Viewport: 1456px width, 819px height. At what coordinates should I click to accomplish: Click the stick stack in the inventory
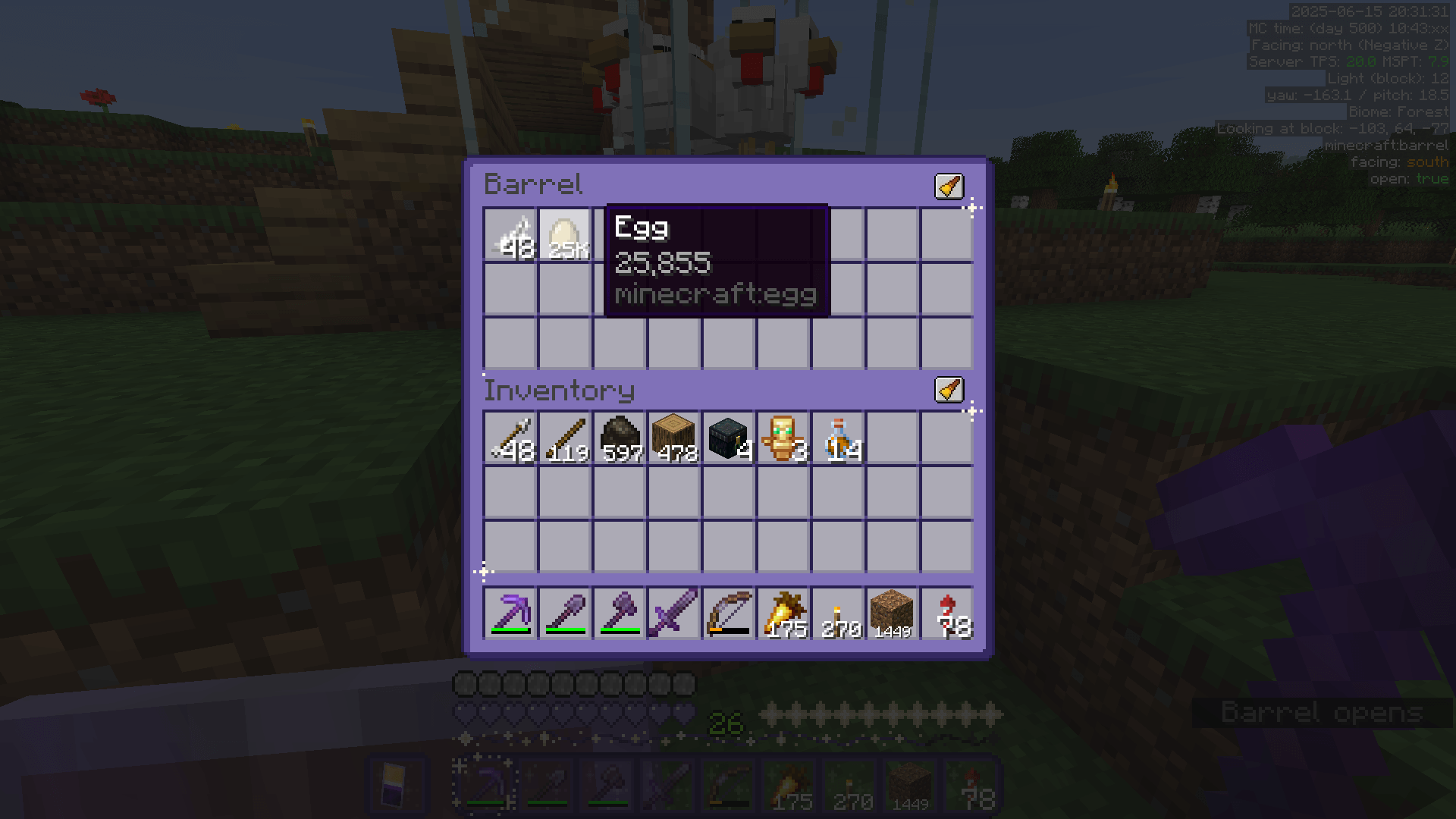(565, 436)
